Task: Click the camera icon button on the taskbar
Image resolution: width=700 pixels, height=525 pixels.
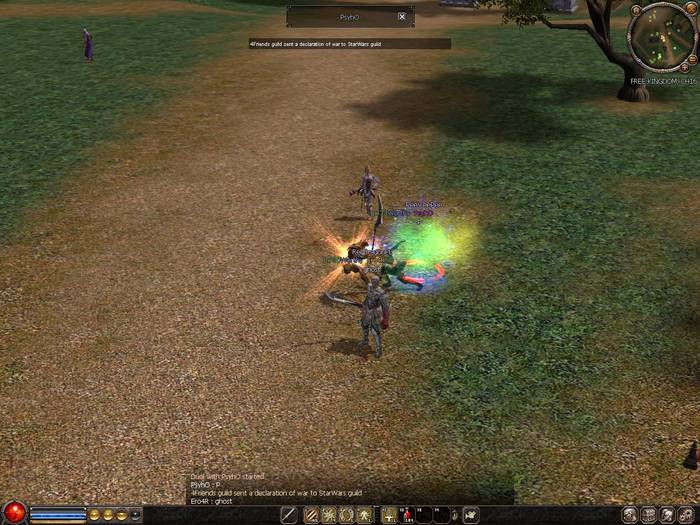Action: (x=471, y=515)
